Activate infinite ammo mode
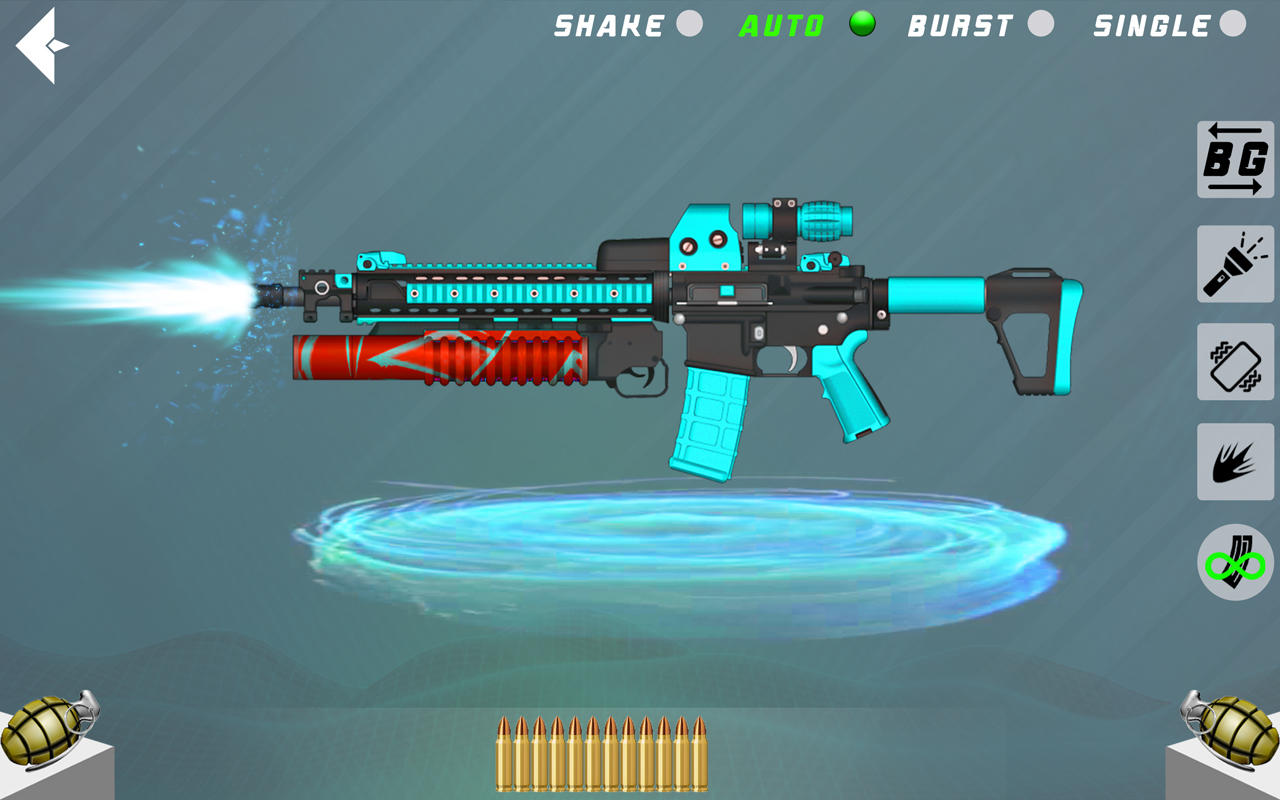 (1235, 565)
